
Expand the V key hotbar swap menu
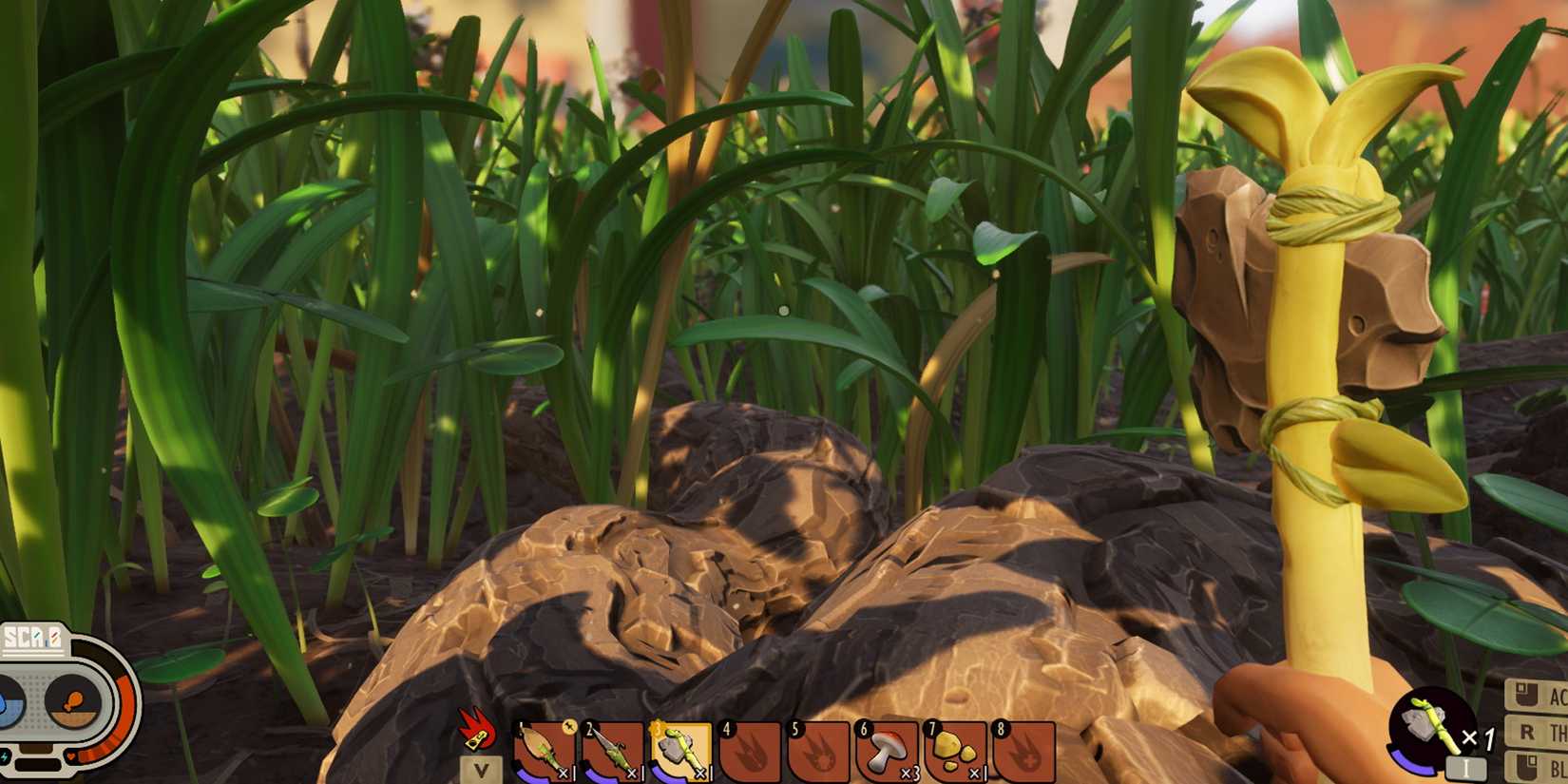pos(480,772)
